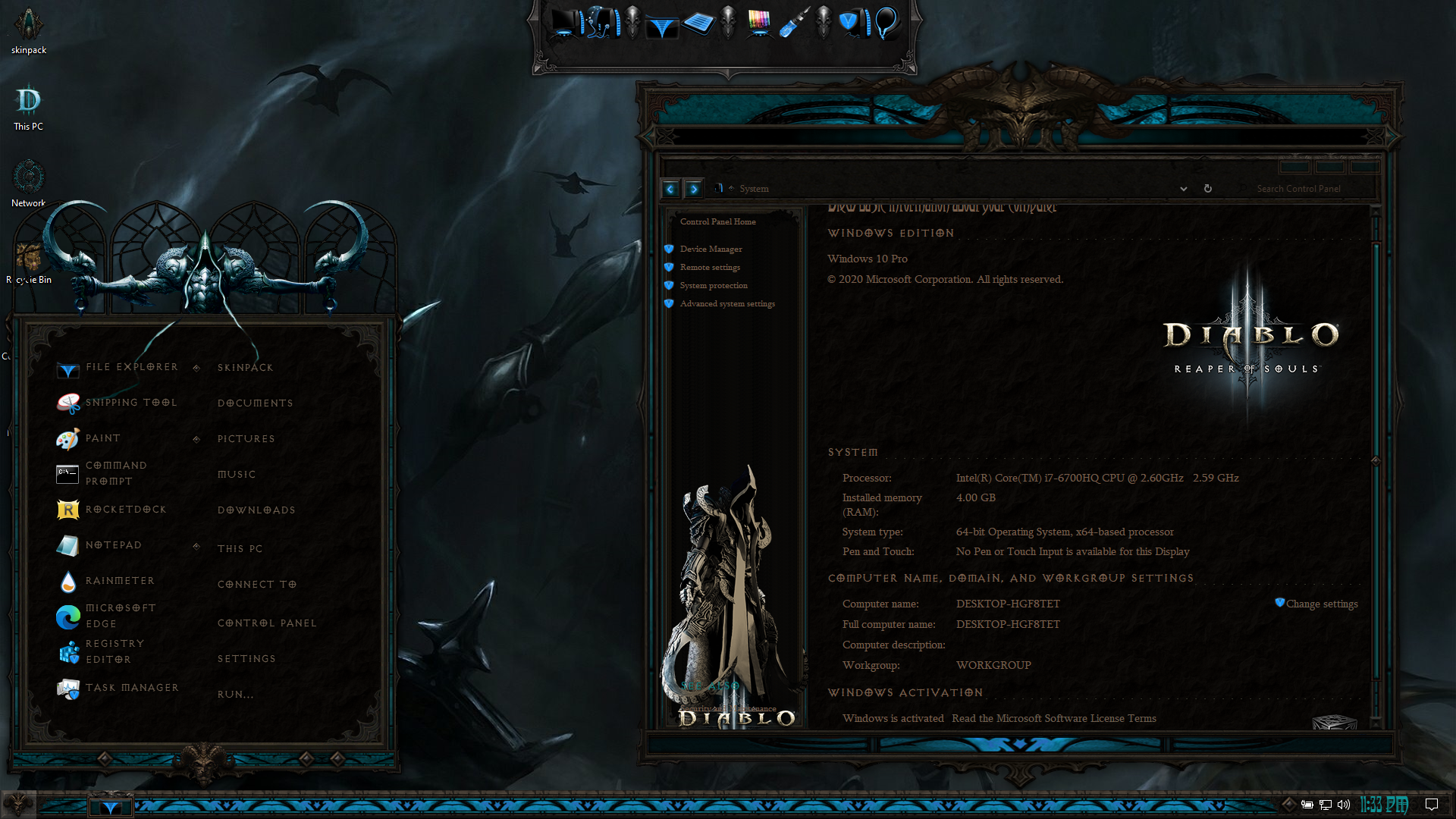
Task: Select the Documents folder link
Action: (255, 403)
